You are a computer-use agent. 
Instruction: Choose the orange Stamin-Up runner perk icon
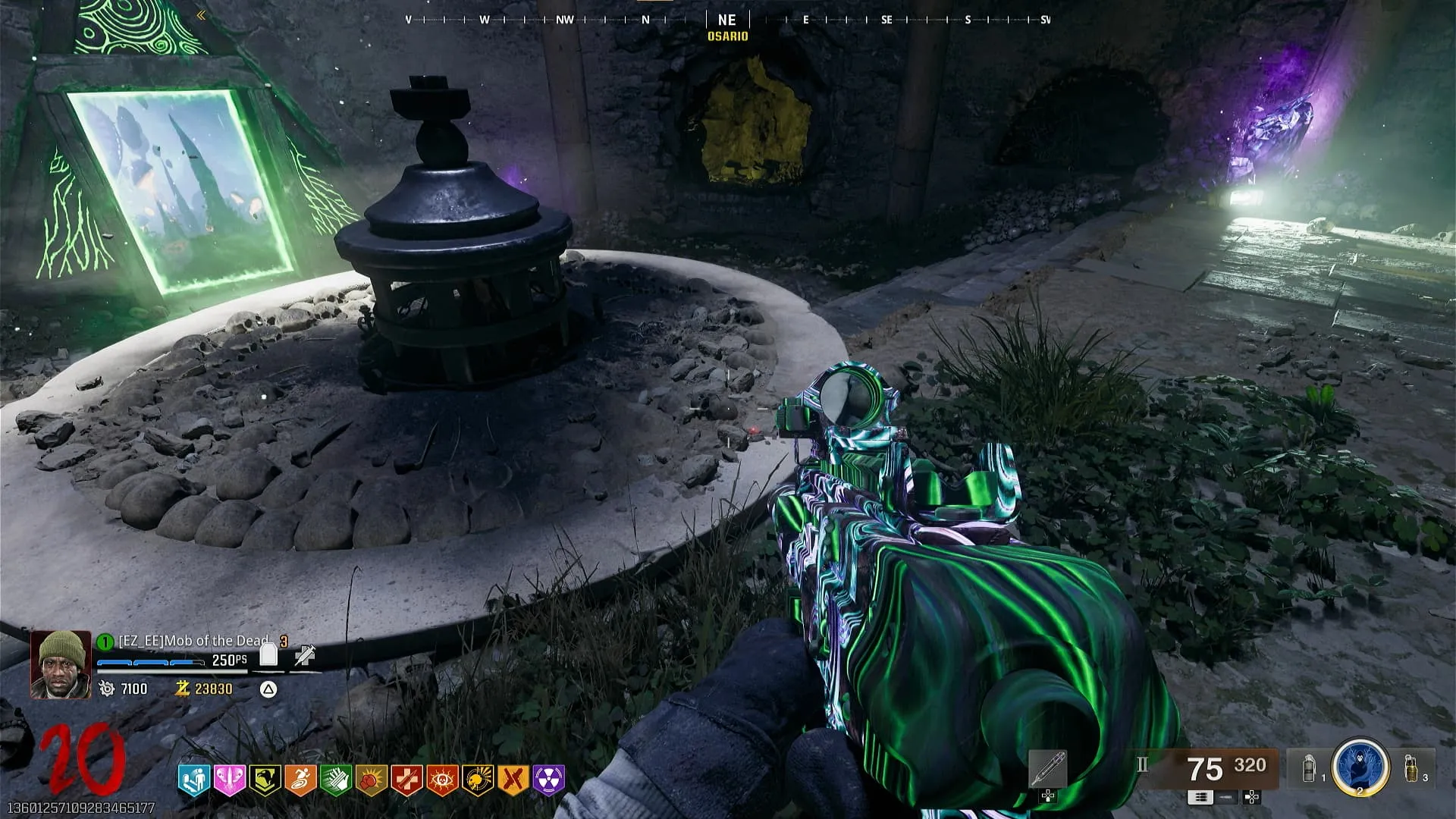pos(300,780)
